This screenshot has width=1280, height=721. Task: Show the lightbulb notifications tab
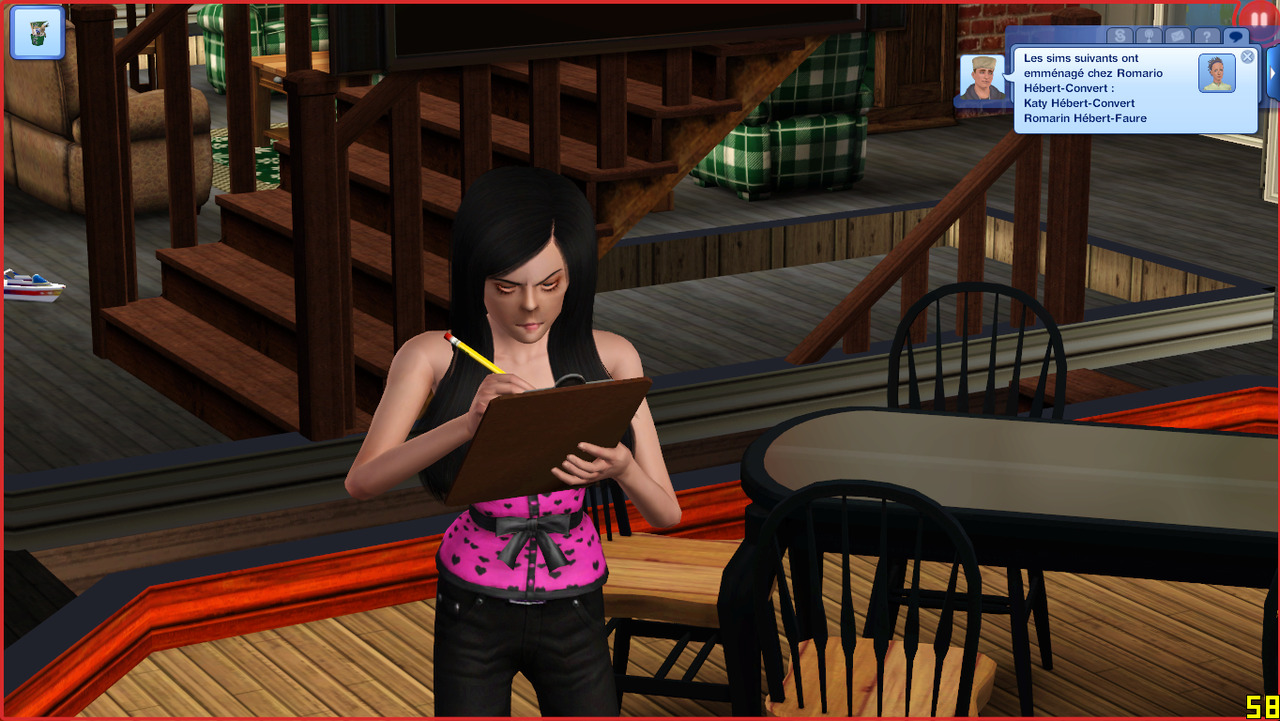click(x=1148, y=37)
